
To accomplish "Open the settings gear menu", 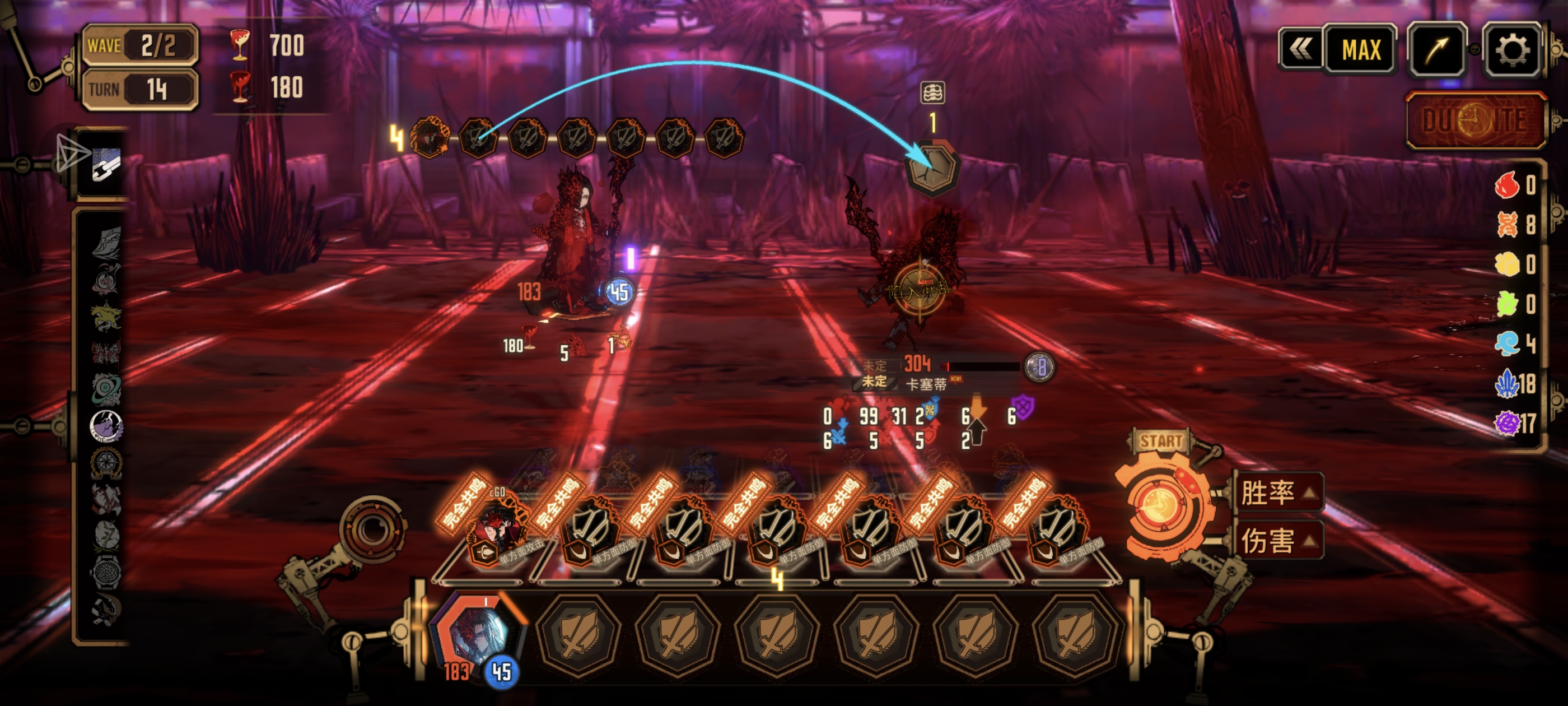I will point(1511,49).
